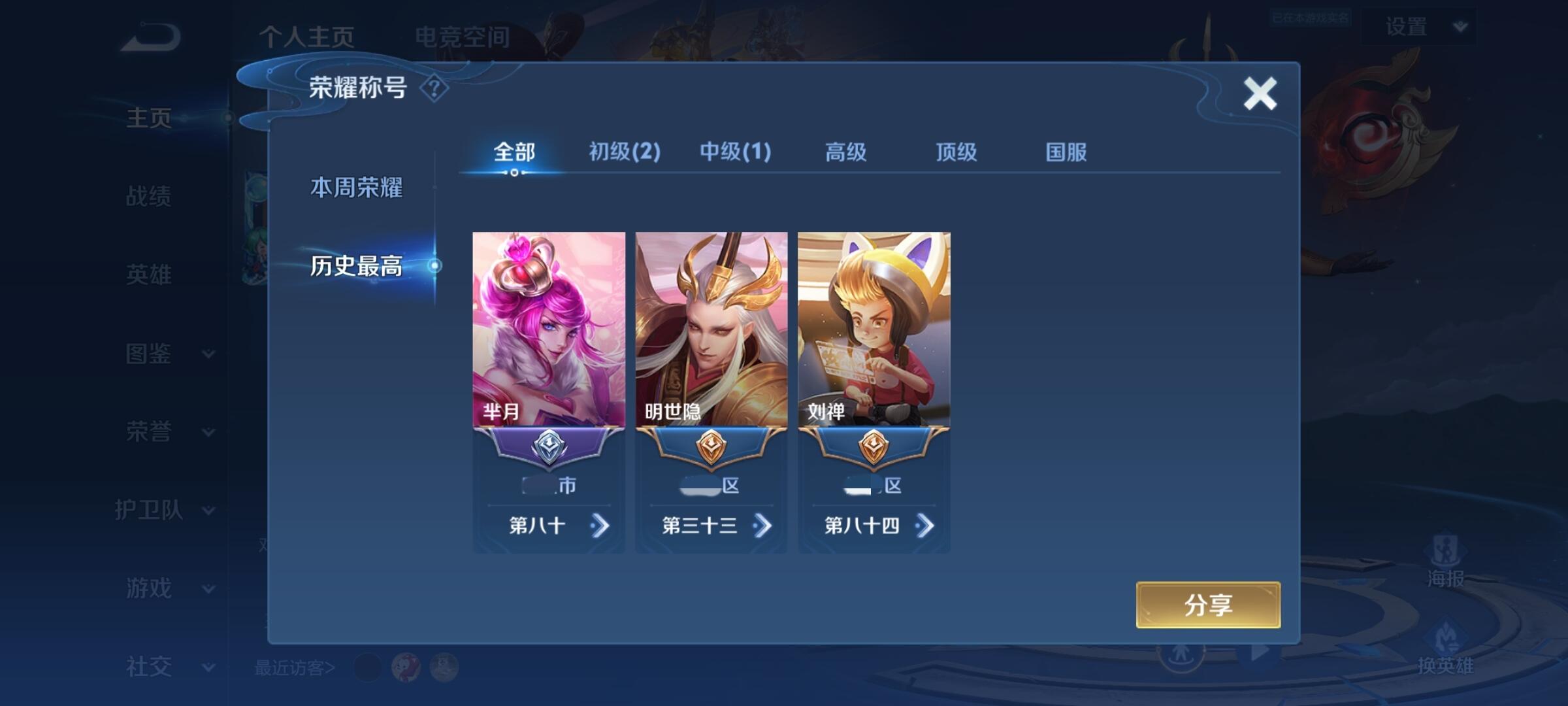Go back with the return arrow

150,37
